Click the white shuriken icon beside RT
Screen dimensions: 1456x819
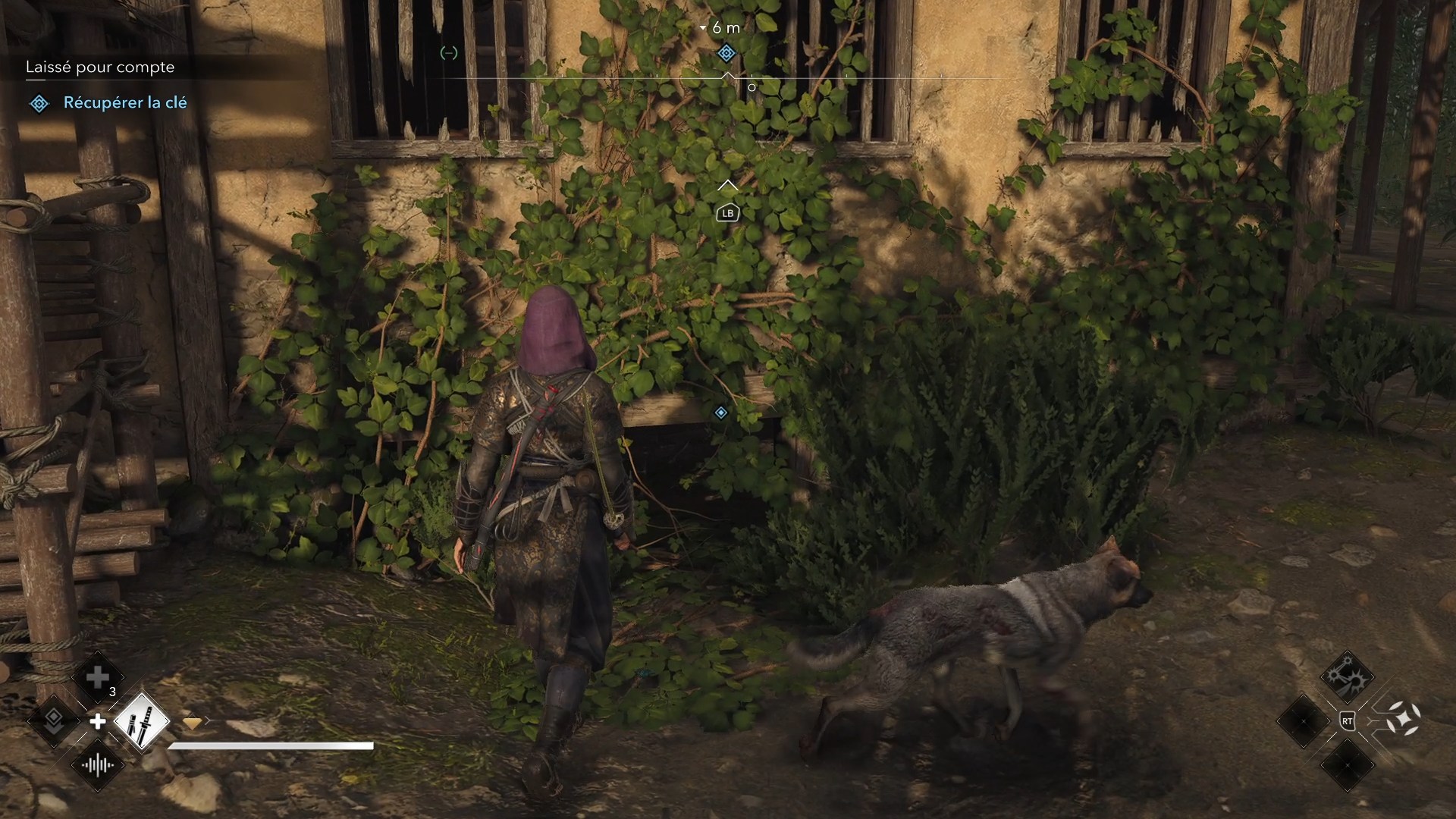click(1404, 719)
